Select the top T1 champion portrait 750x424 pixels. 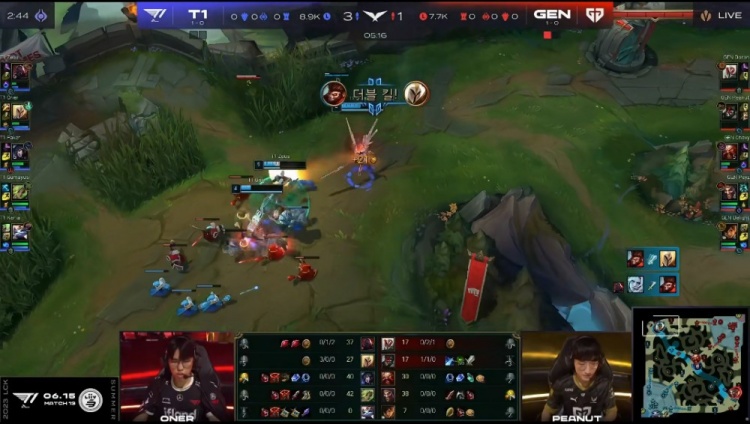(19, 72)
